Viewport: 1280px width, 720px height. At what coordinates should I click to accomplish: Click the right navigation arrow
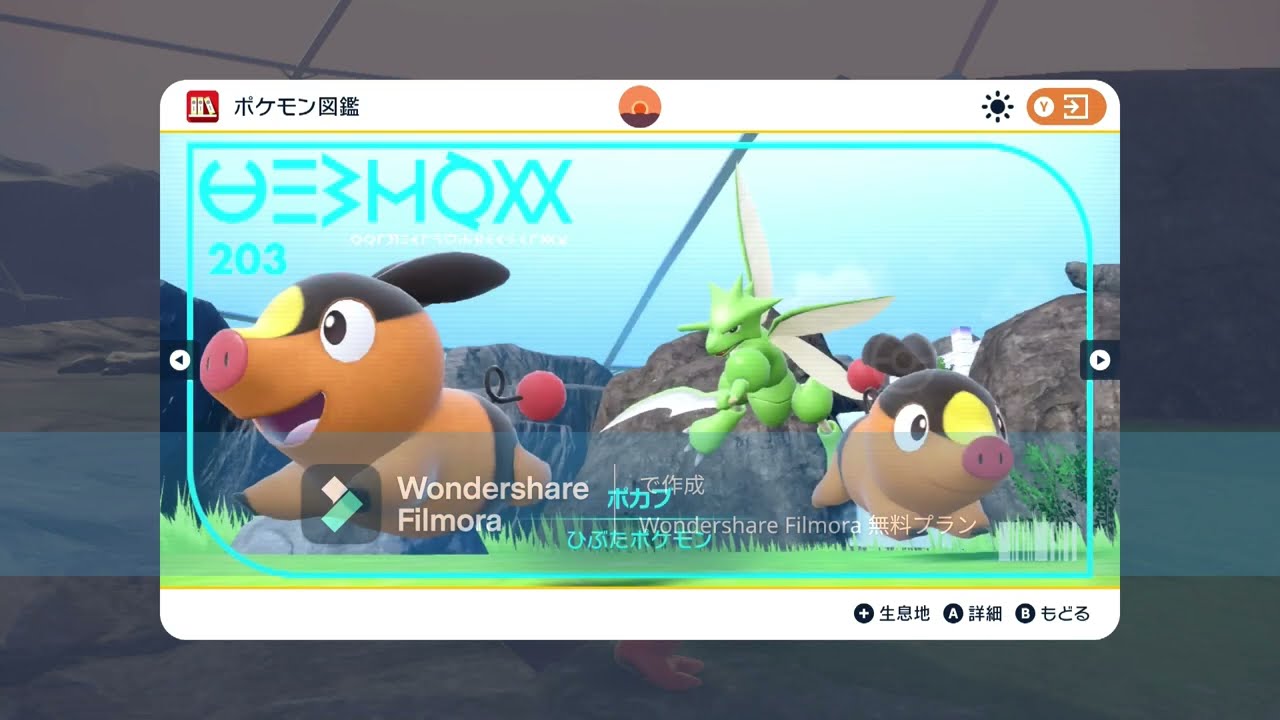coord(1100,360)
